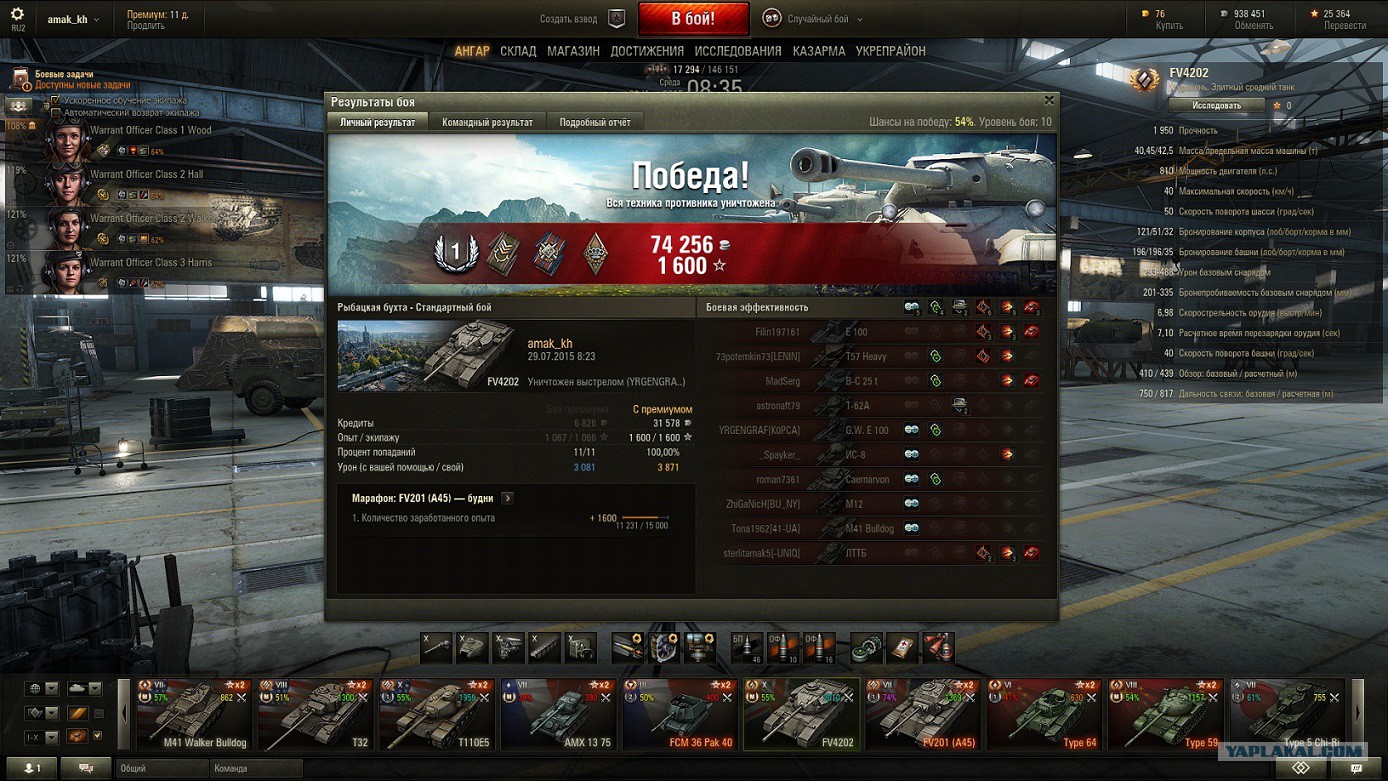Switch to the «Командный результат» tab
Screen dimensions: 1388x781
click(487, 122)
